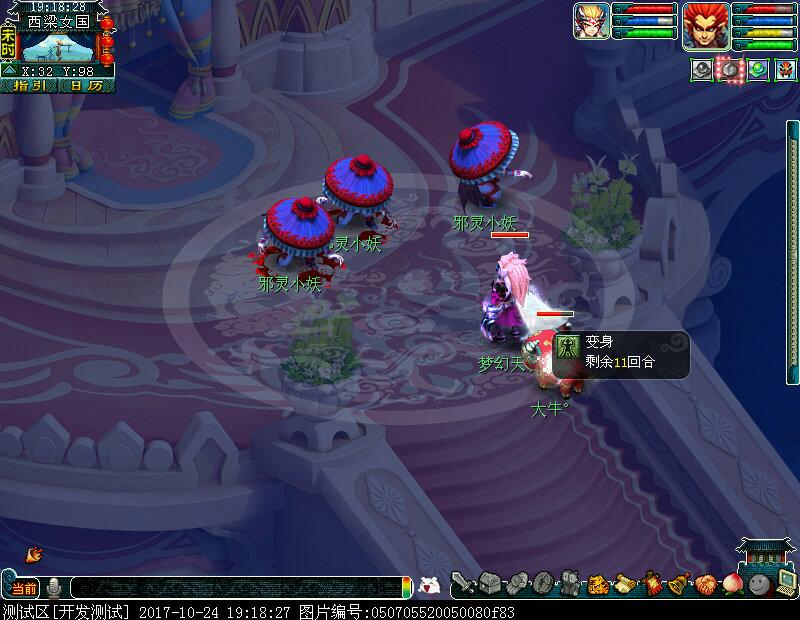Open the 日历 calendar button
800x620 pixels.
(87, 86)
